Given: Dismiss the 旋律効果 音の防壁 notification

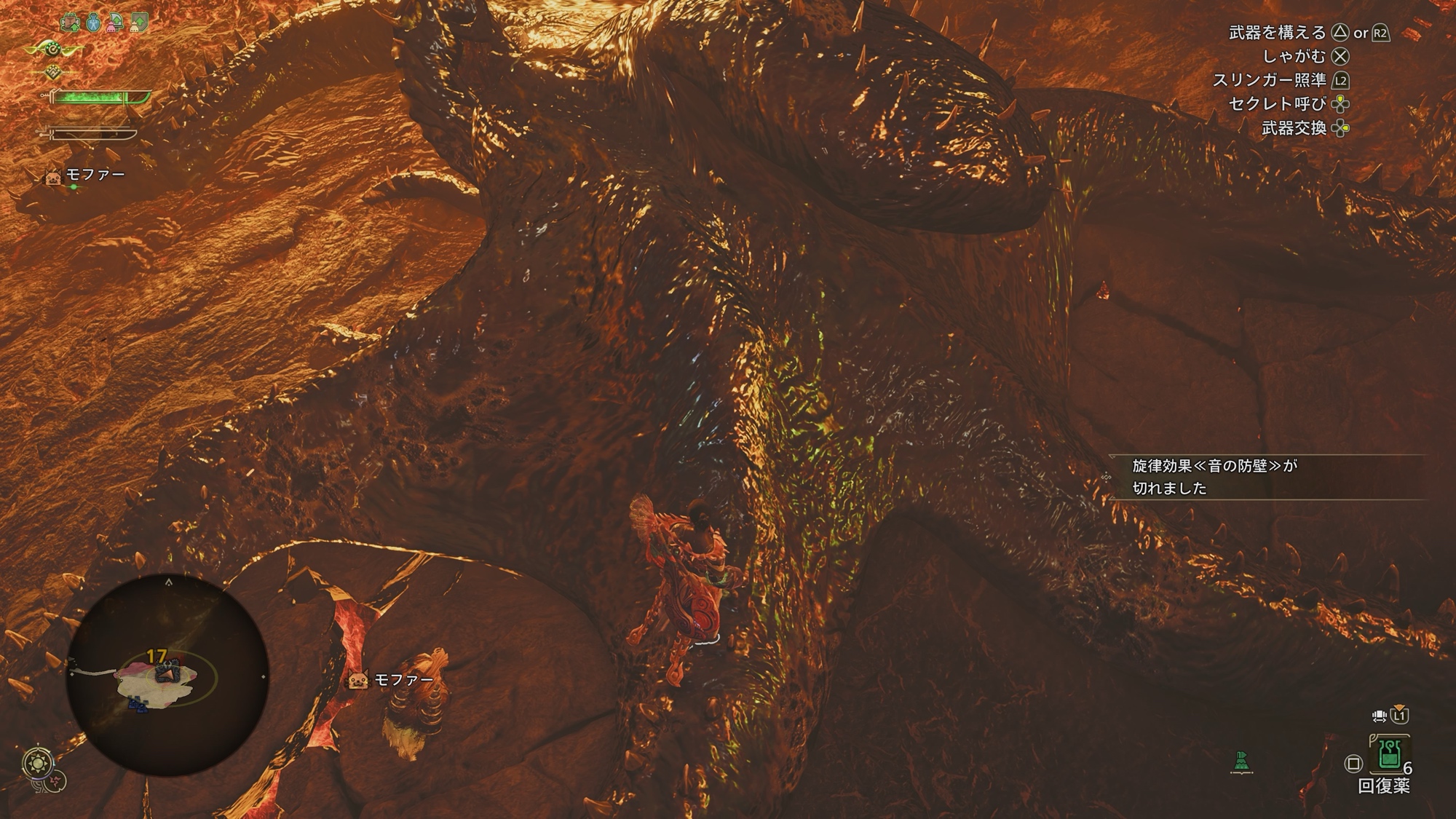Looking at the screenshot, I should coord(1267,477).
